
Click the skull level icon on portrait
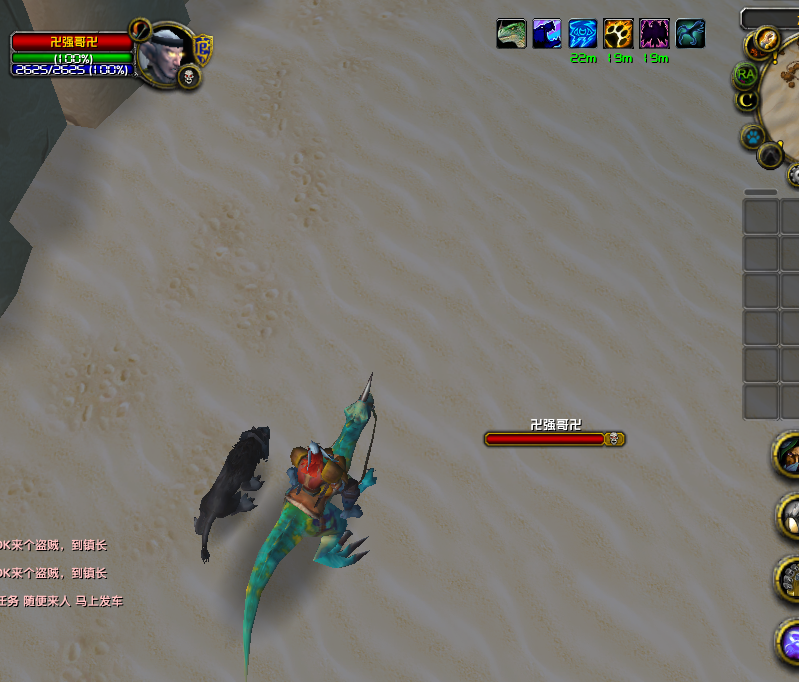click(x=189, y=77)
